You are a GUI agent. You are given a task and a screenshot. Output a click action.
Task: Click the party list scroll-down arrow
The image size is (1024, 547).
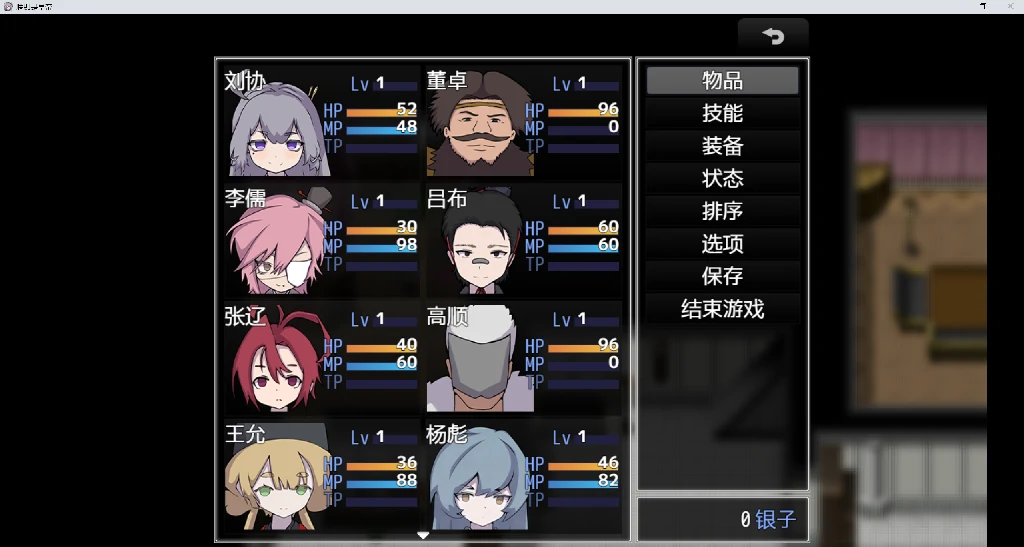tap(423, 536)
